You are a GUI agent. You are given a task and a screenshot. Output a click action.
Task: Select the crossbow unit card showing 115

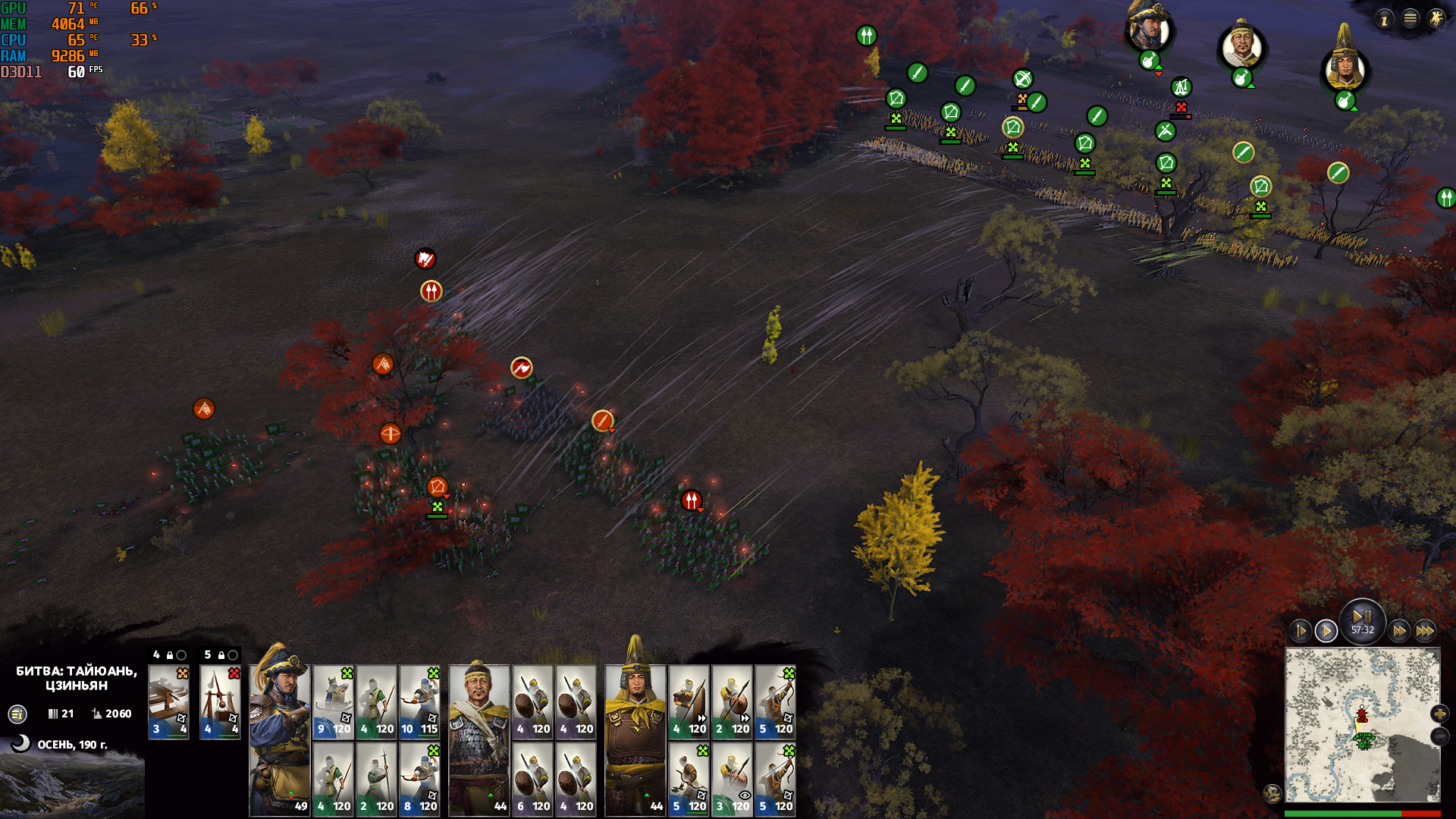coord(419,701)
